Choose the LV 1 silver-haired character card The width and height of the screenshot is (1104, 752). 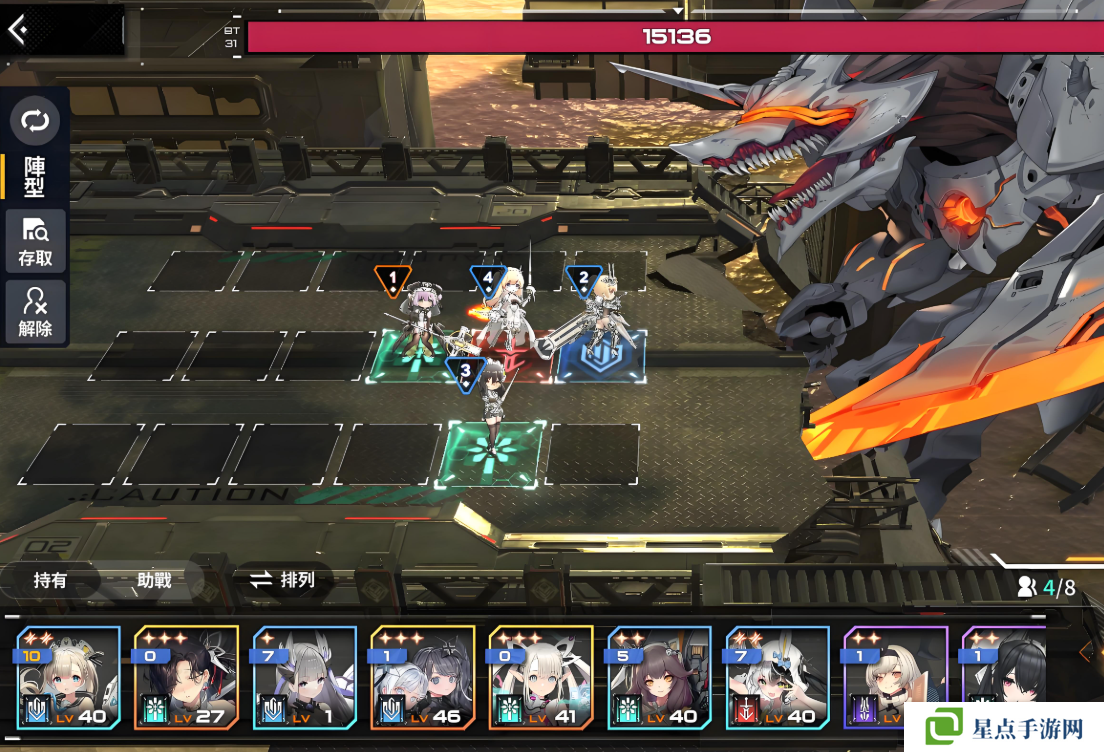[x=304, y=677]
